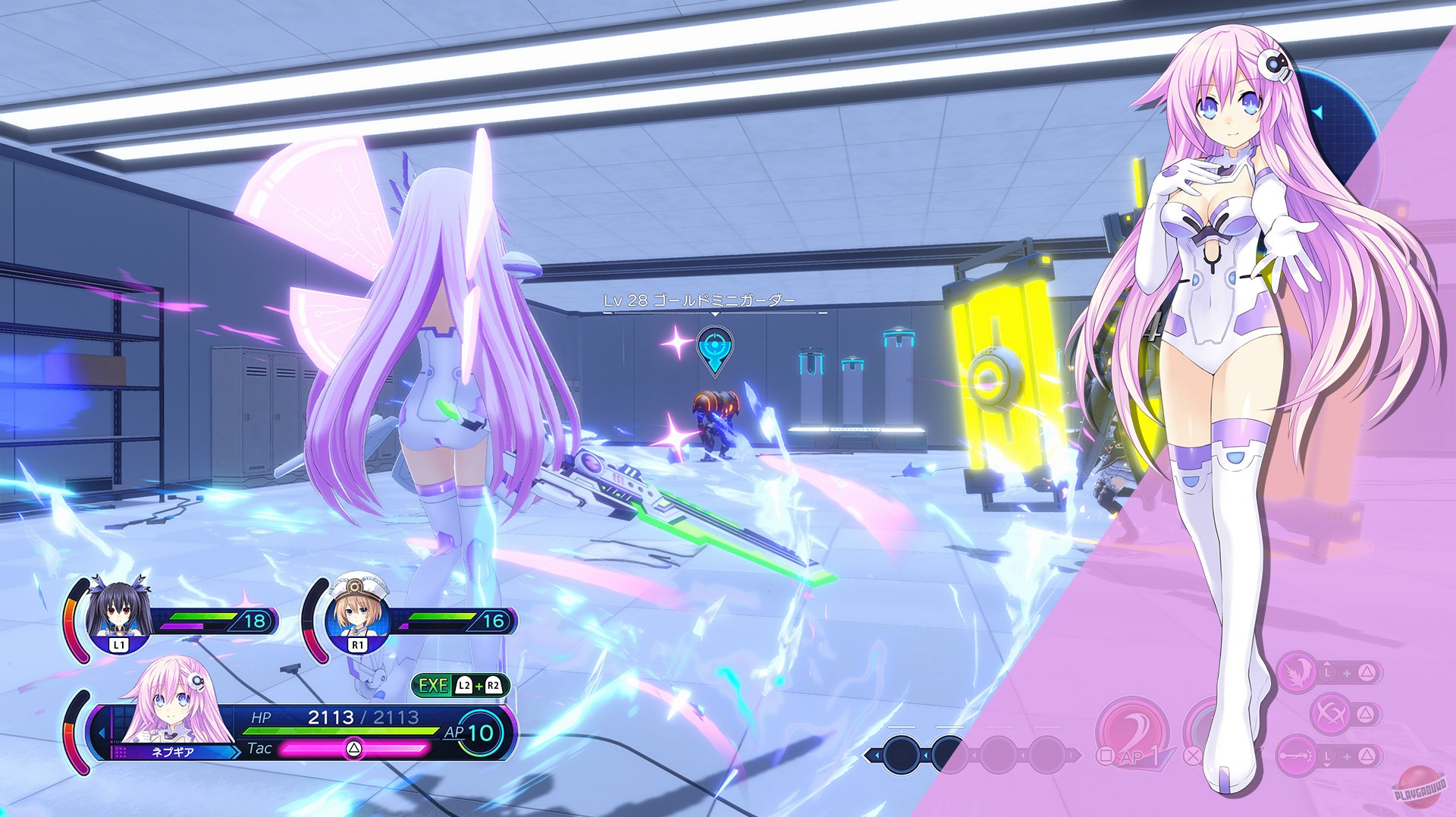Select the piercing lance skill icon
Viewport: 1456px width, 817px height.
pyautogui.click(x=1294, y=754)
